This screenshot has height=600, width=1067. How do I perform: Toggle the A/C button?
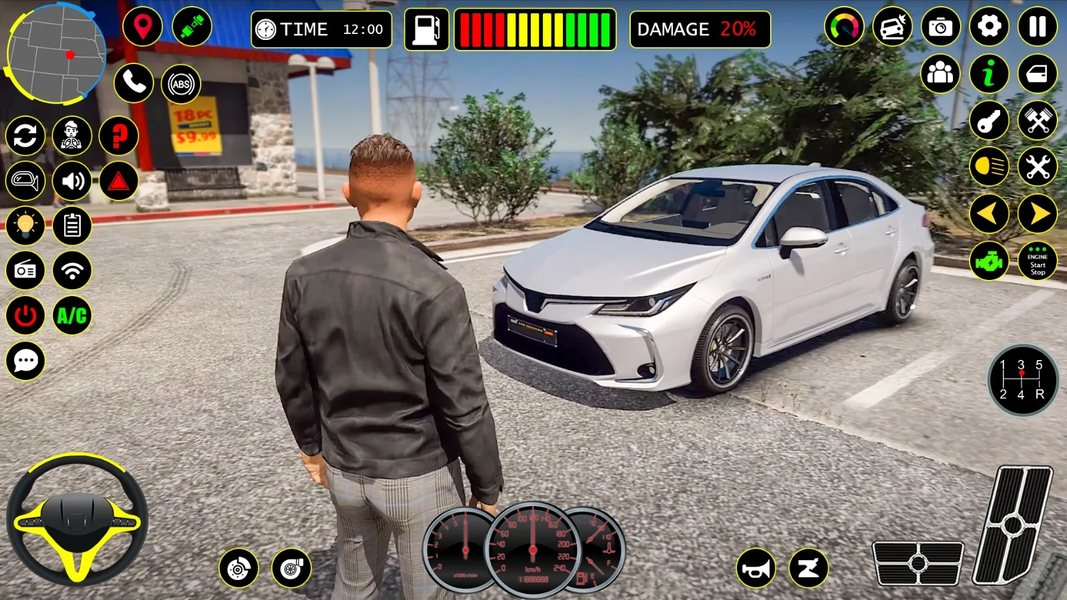pos(72,316)
